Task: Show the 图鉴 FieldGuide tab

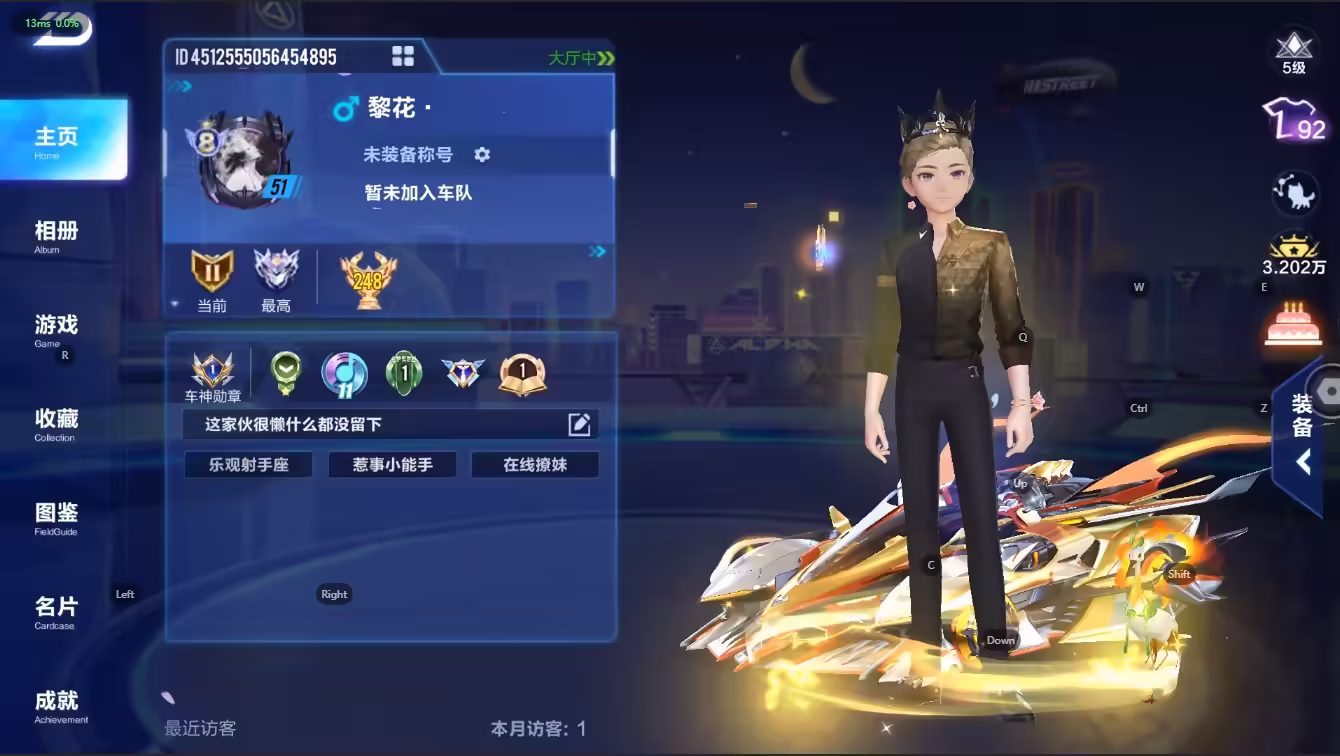Action: pos(57,517)
